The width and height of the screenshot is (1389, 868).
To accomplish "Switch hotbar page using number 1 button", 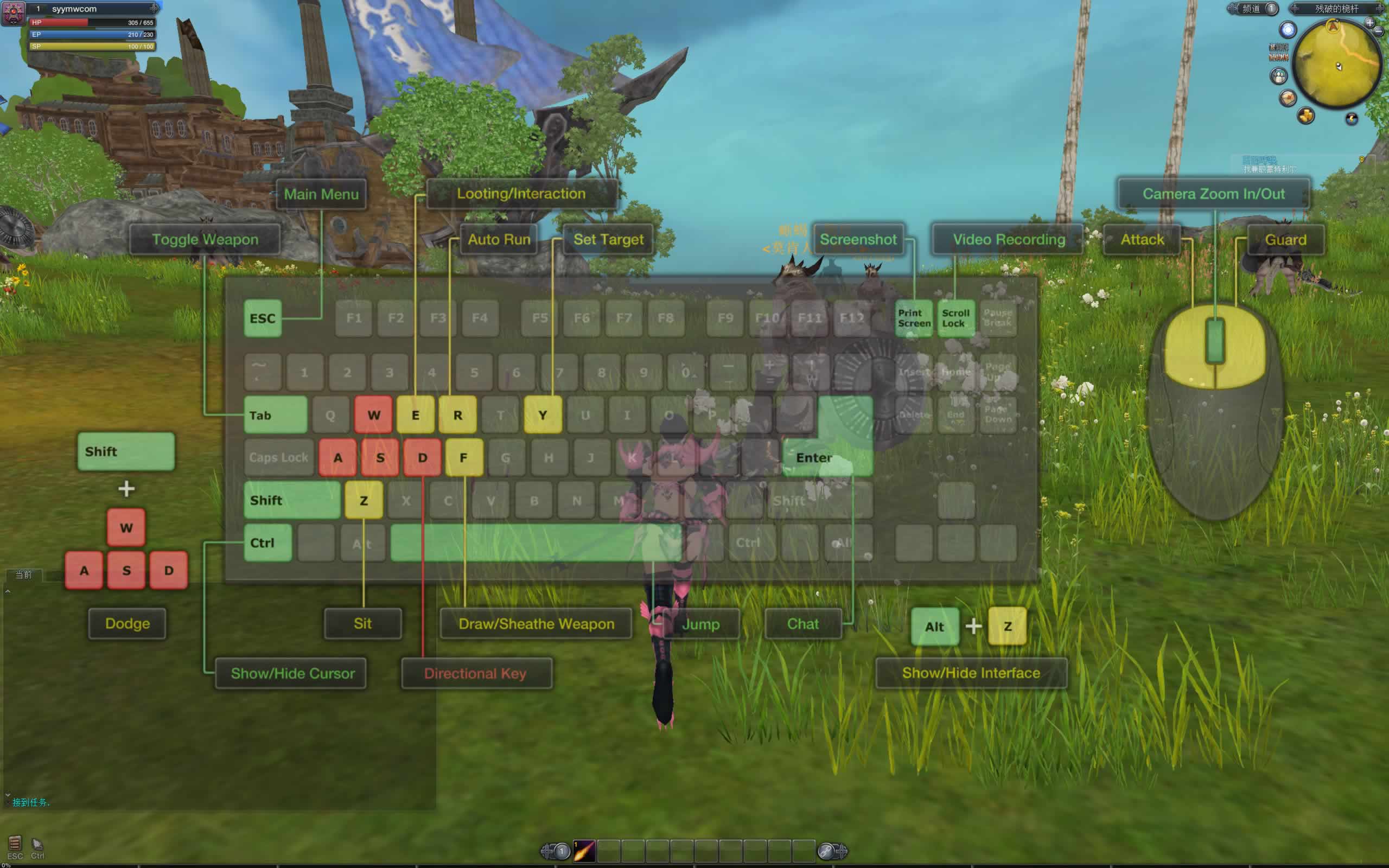I will coord(561,851).
